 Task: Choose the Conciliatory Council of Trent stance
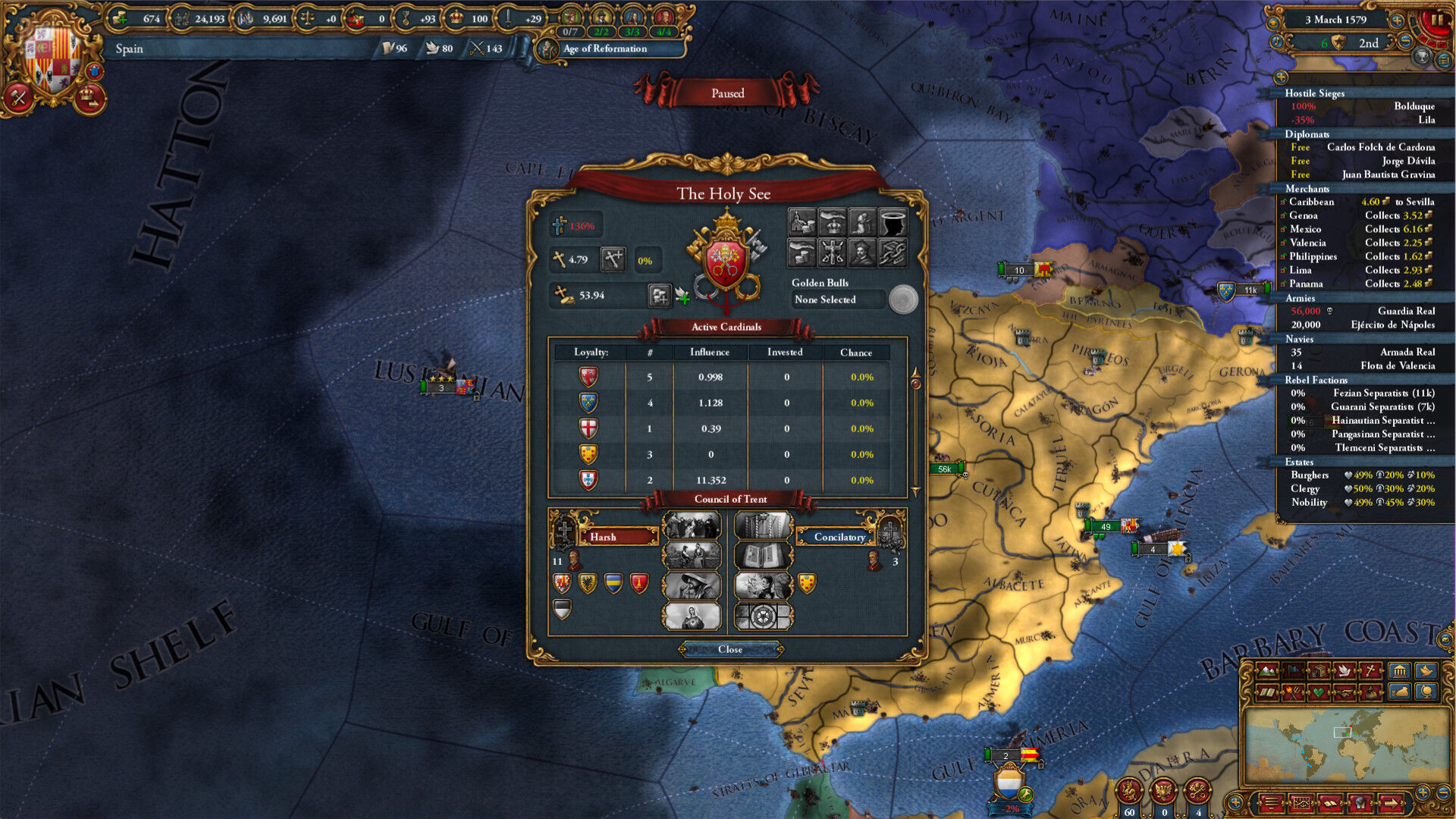839,537
